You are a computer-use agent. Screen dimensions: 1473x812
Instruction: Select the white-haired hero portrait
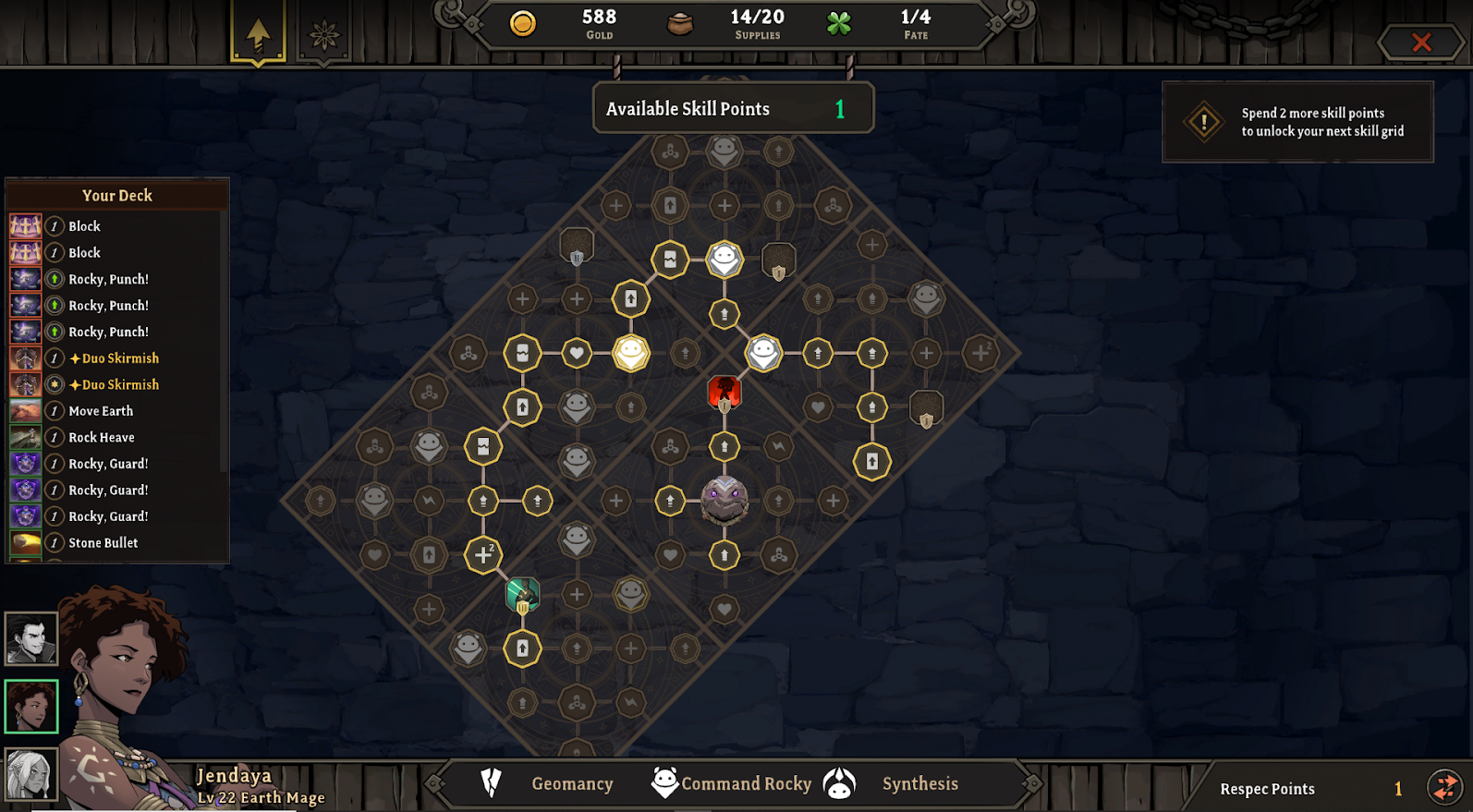(x=31, y=772)
